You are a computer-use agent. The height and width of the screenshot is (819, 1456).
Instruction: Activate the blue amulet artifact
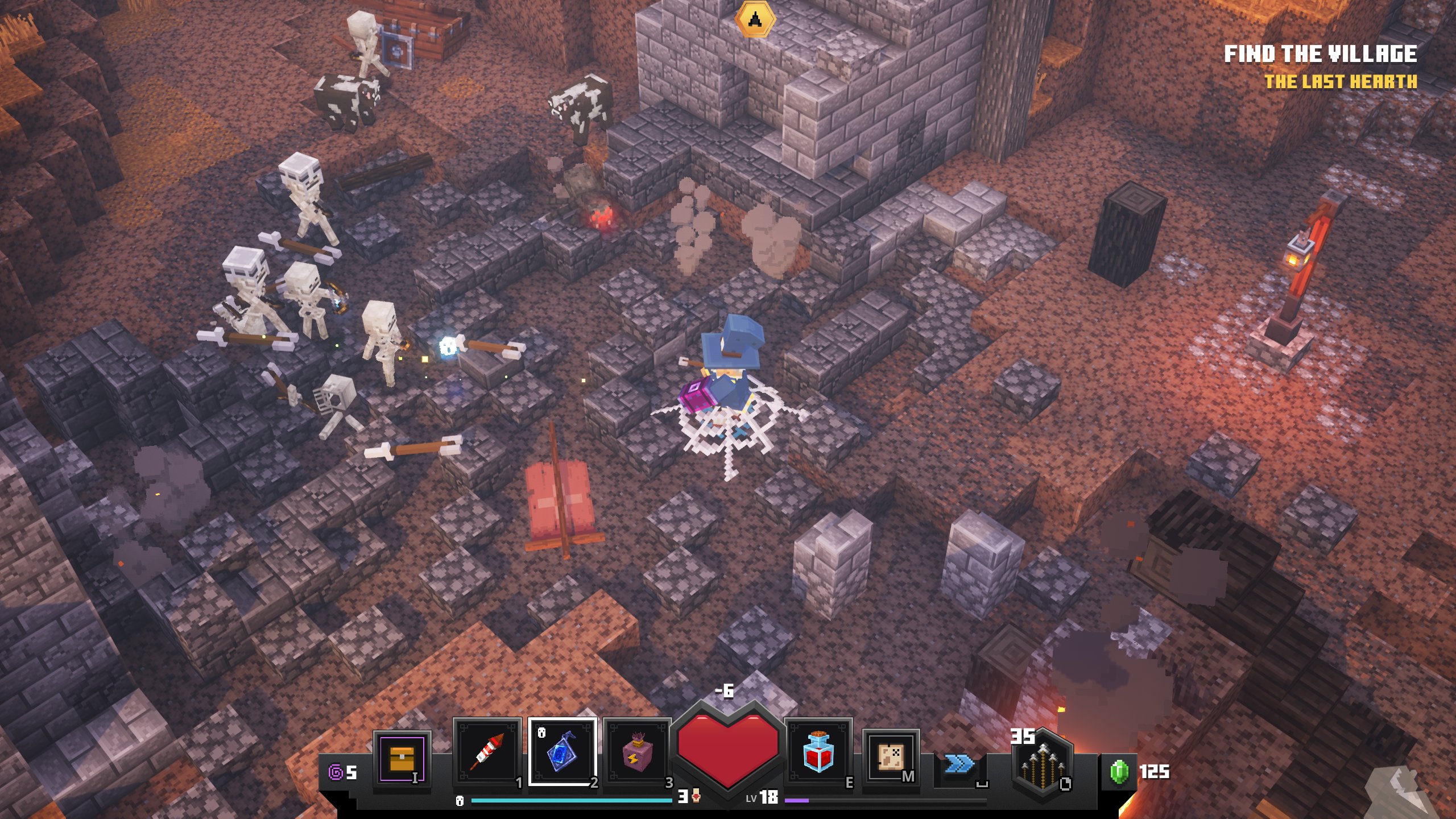click(562, 752)
